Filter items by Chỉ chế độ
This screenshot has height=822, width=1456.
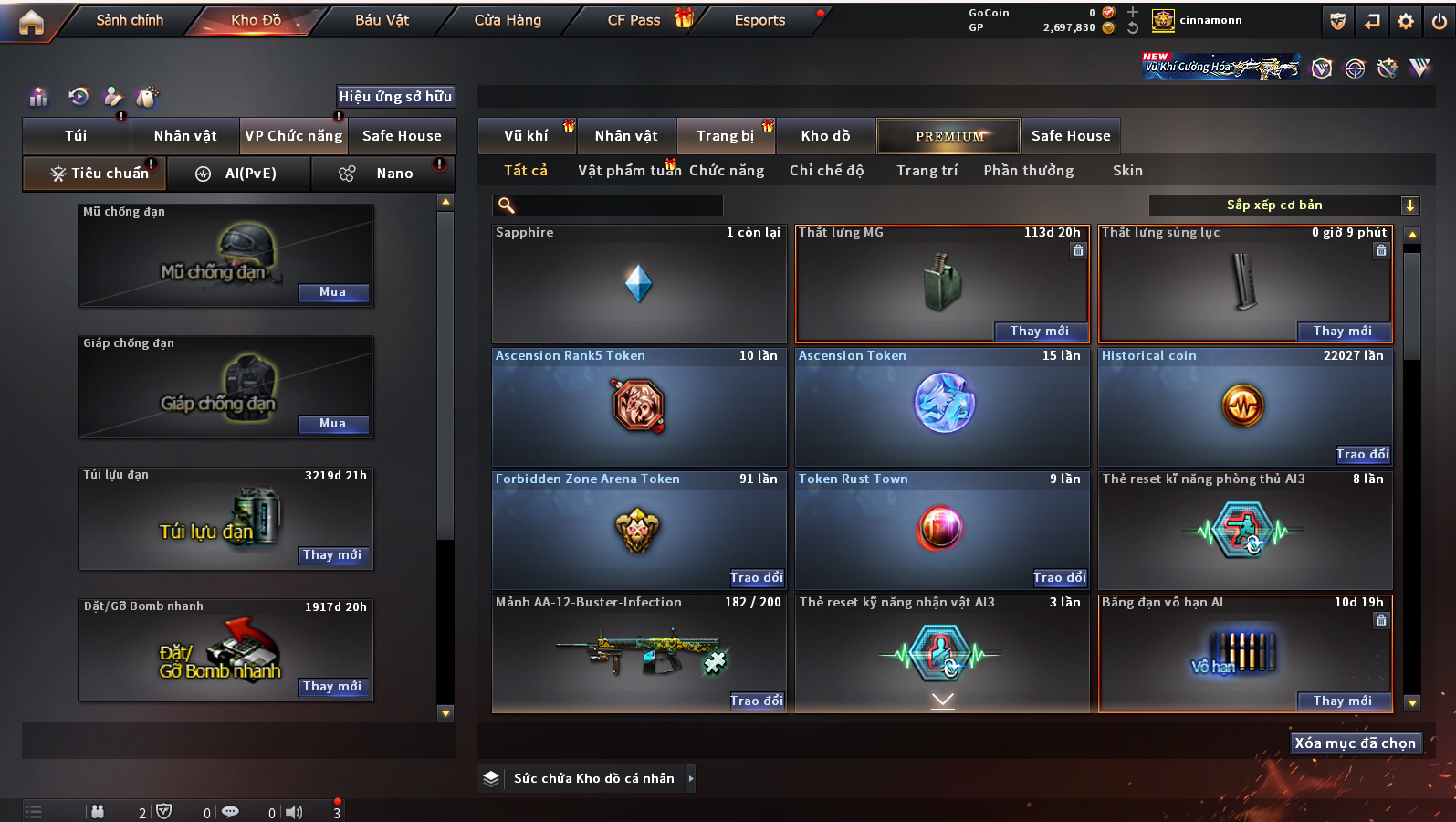pyautogui.click(x=826, y=171)
